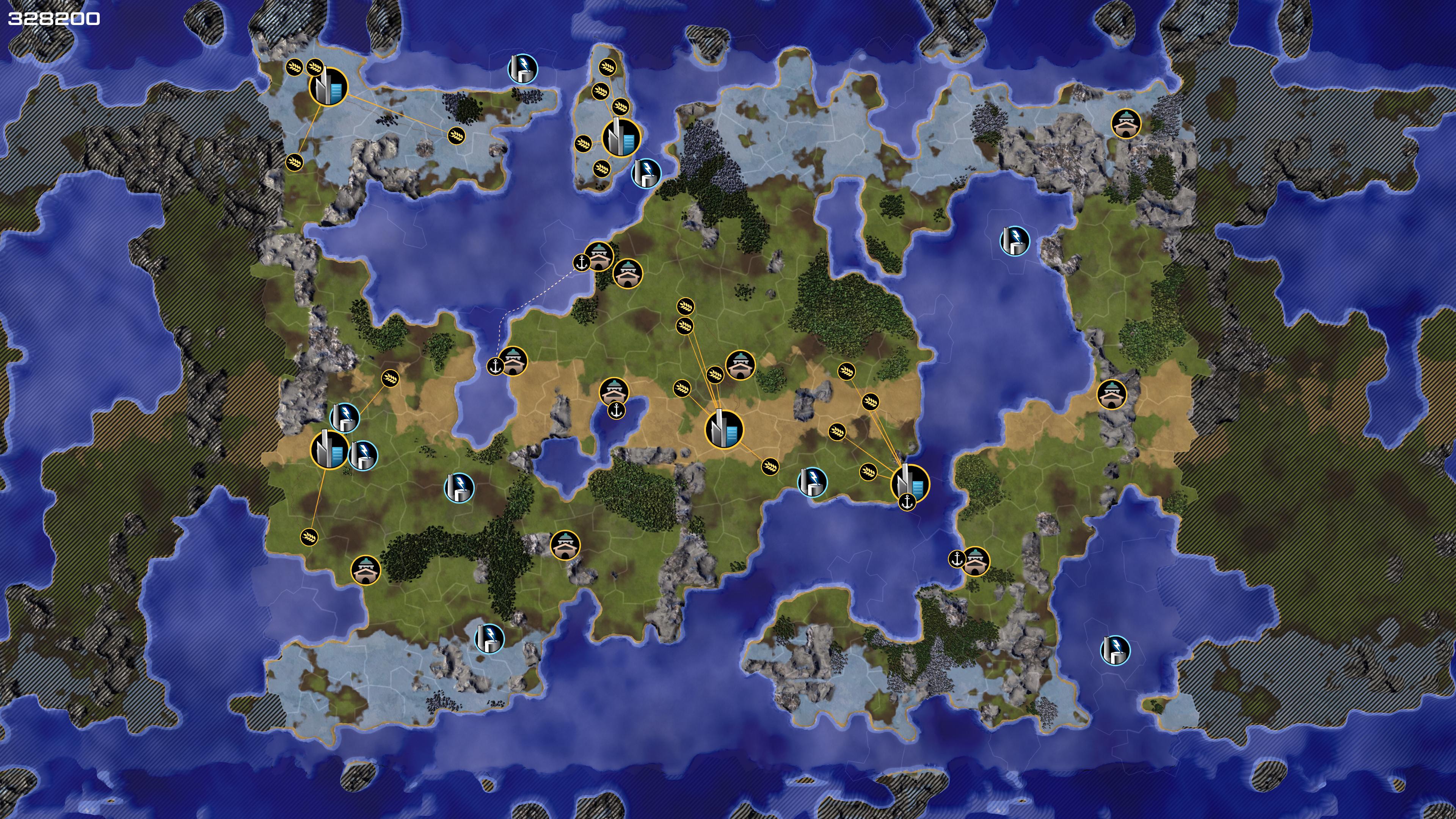
Task: Open the island city ringed by wheat farms
Action: (x=621, y=137)
